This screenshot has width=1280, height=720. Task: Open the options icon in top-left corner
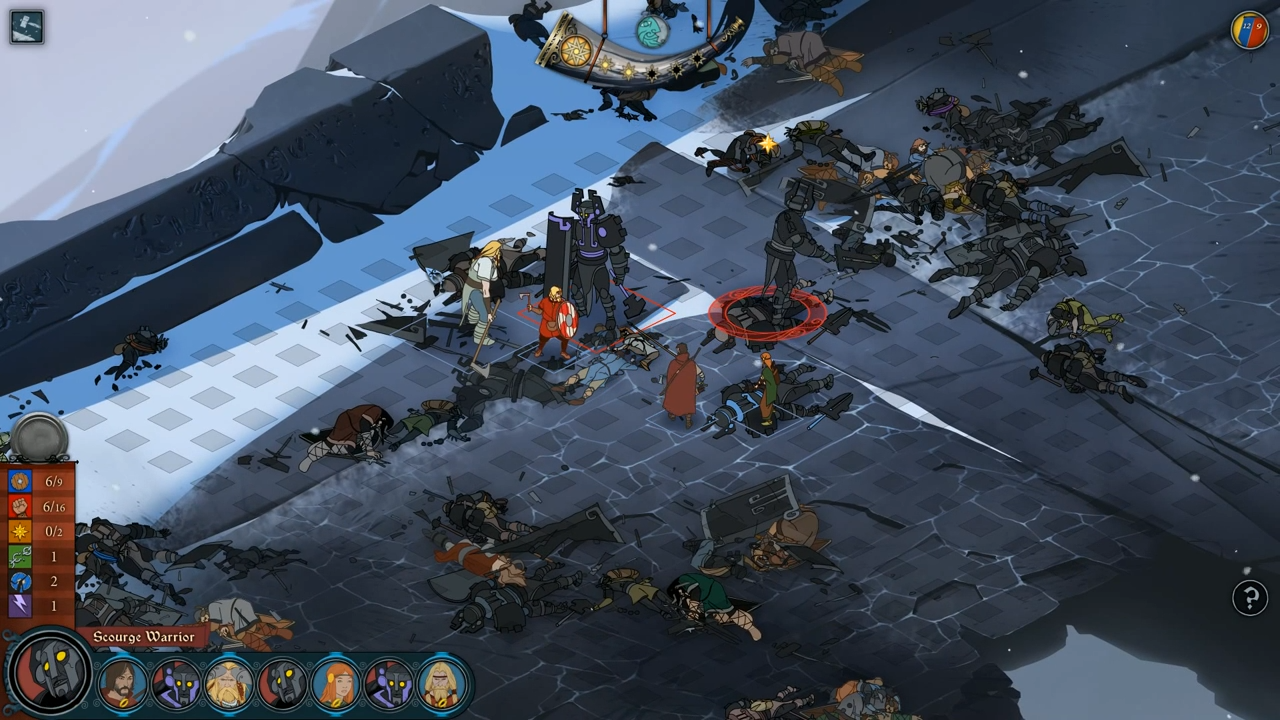tap(25, 26)
